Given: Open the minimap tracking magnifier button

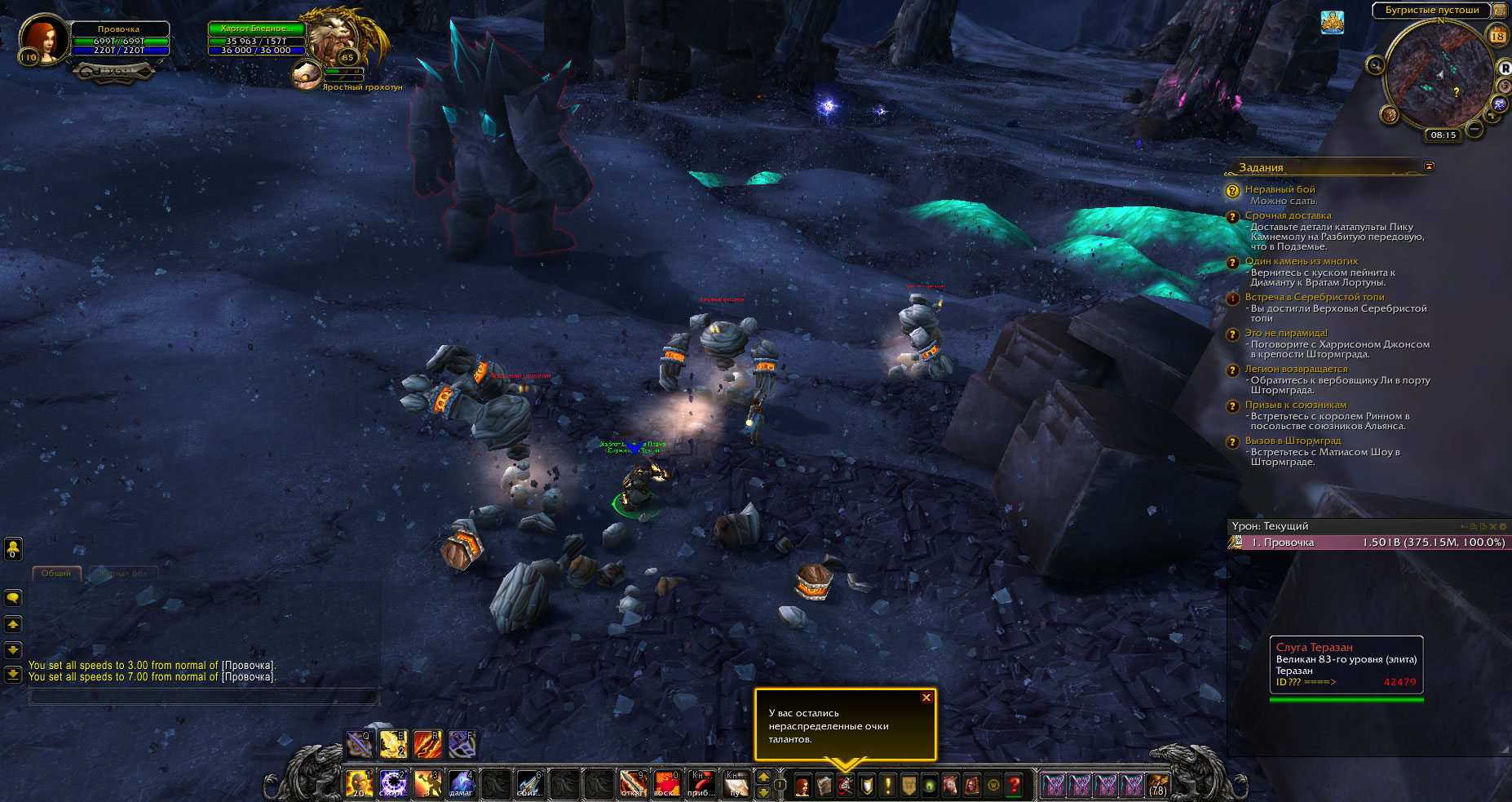Looking at the screenshot, I should click(x=1376, y=65).
